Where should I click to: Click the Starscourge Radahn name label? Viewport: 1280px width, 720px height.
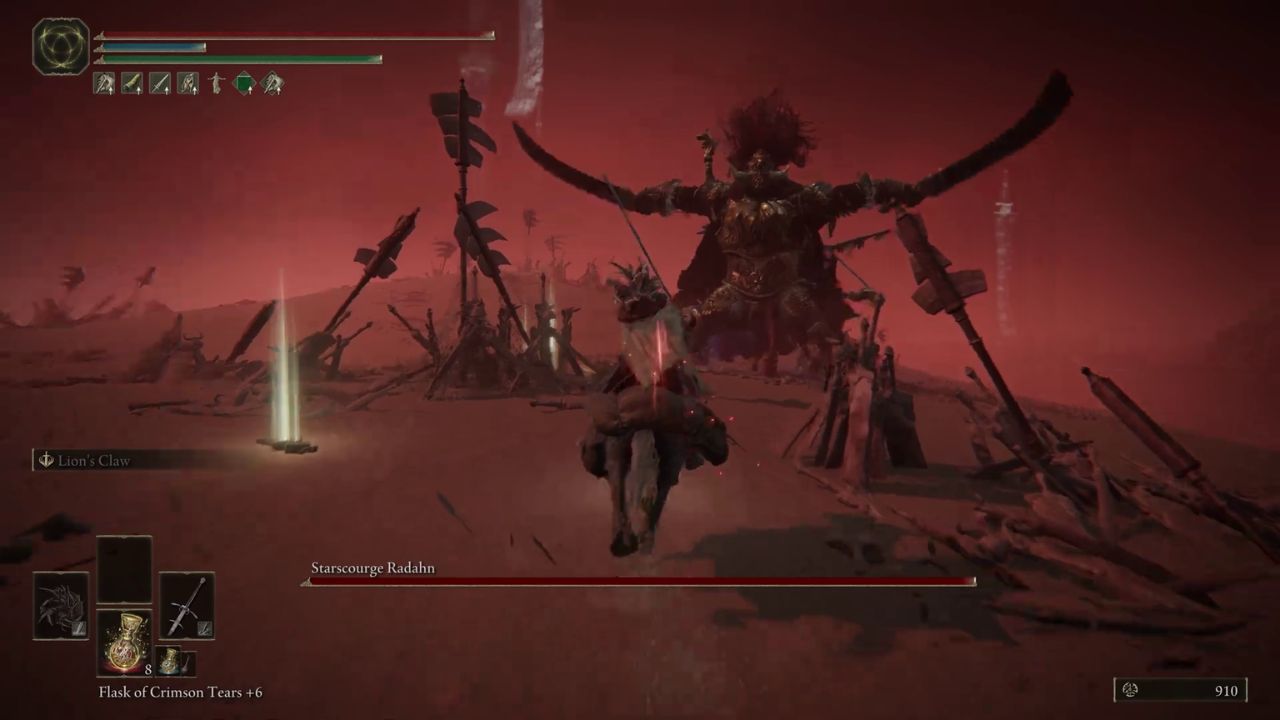[x=372, y=568]
